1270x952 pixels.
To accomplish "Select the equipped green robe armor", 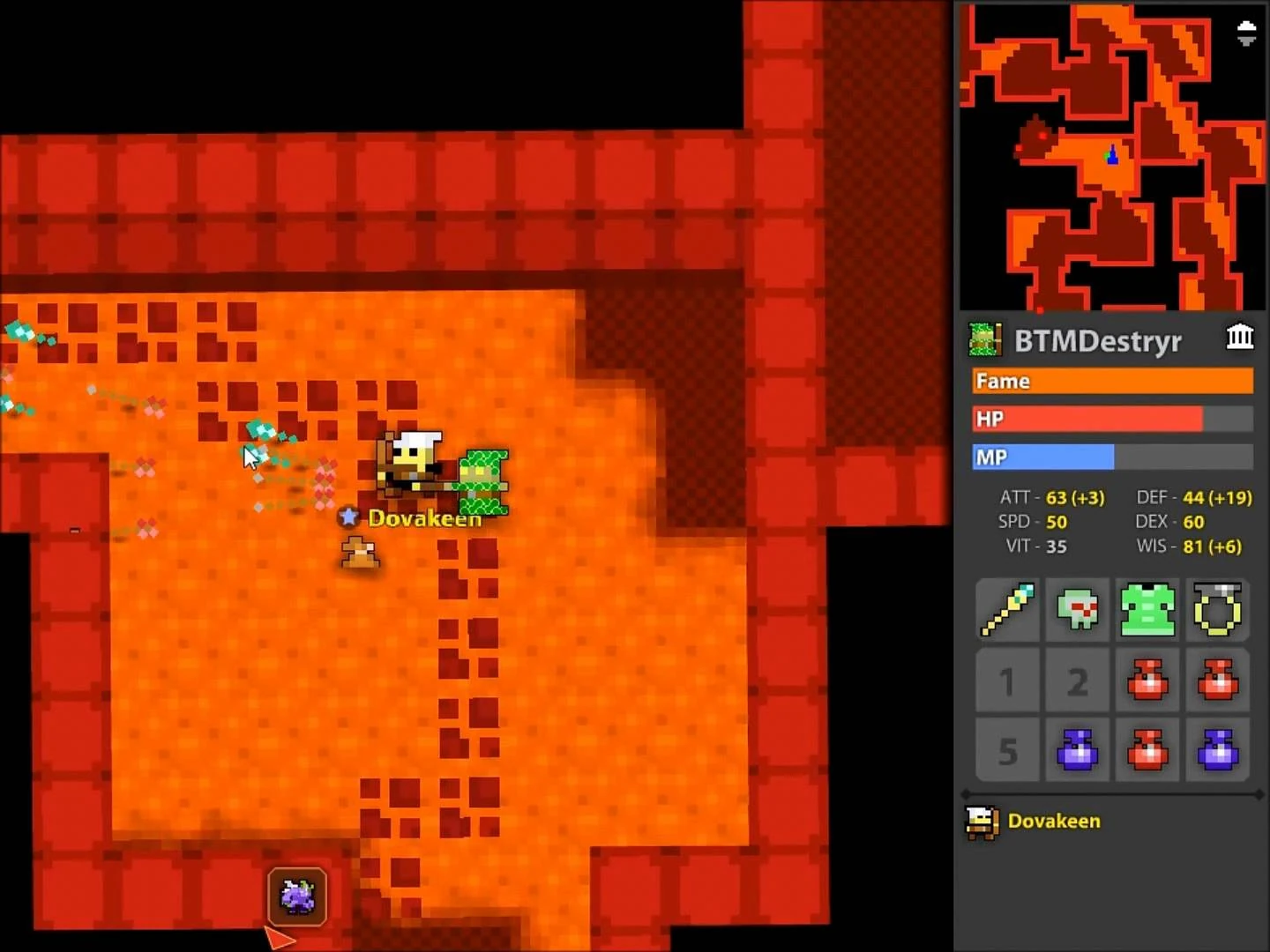I will coord(1147,609).
